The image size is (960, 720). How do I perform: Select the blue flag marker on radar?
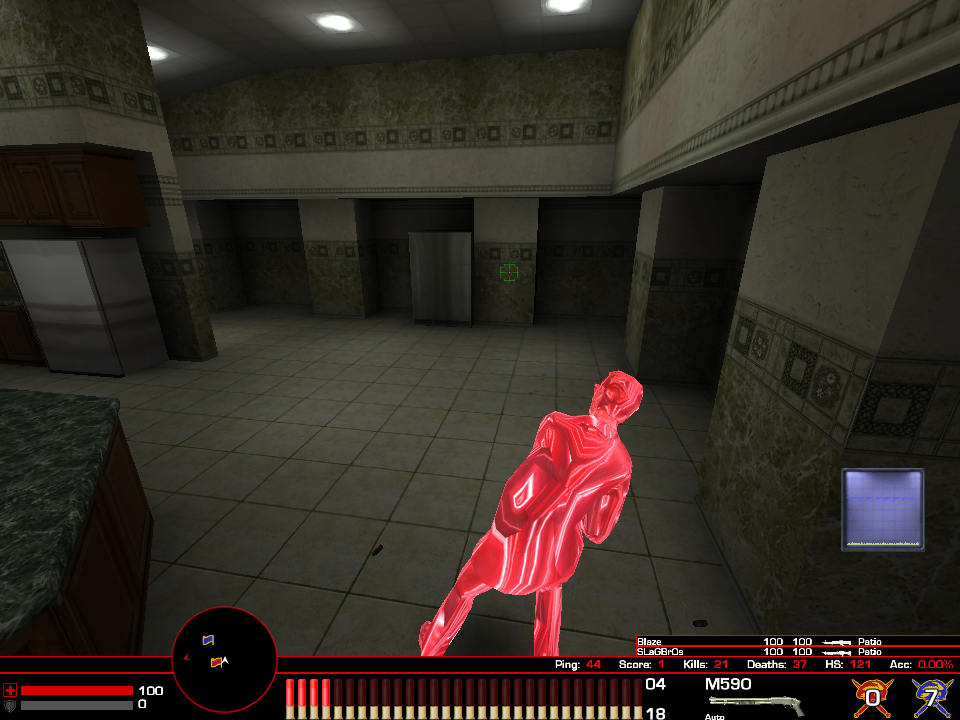[x=208, y=639]
